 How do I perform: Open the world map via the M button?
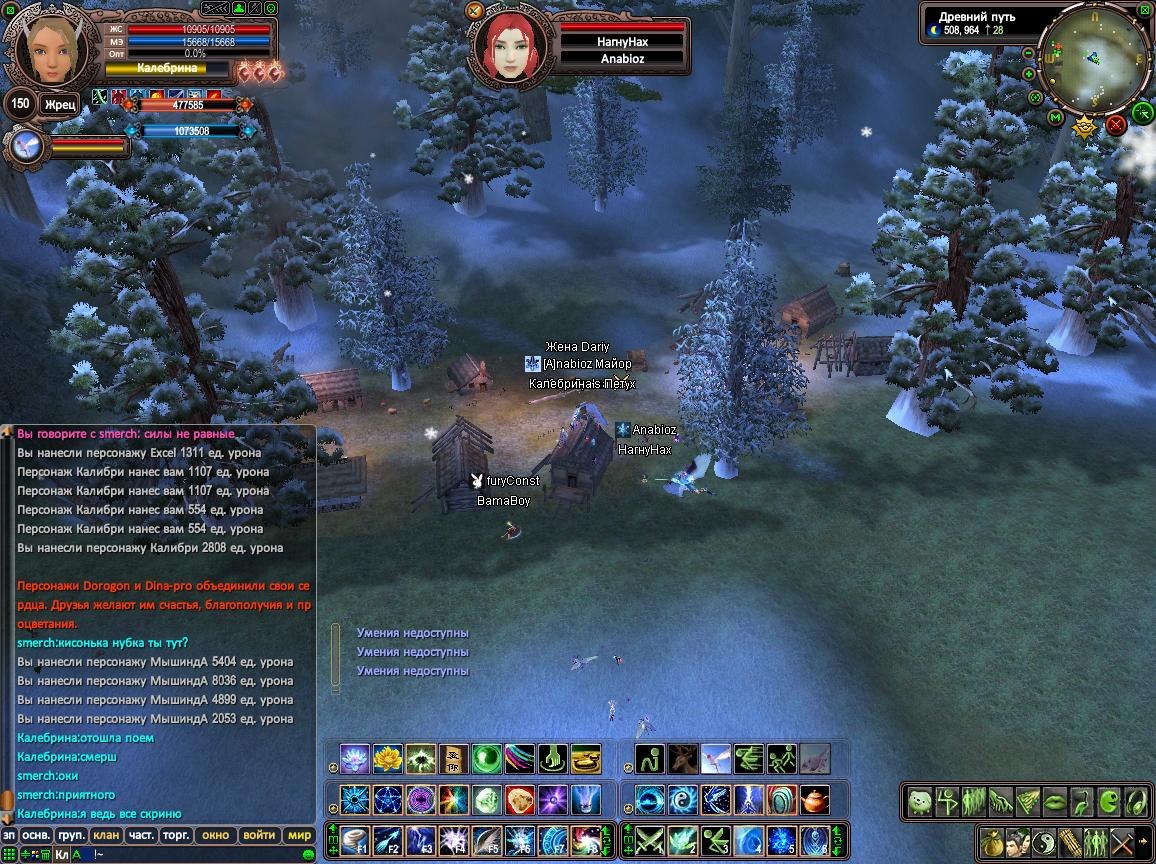1054,118
